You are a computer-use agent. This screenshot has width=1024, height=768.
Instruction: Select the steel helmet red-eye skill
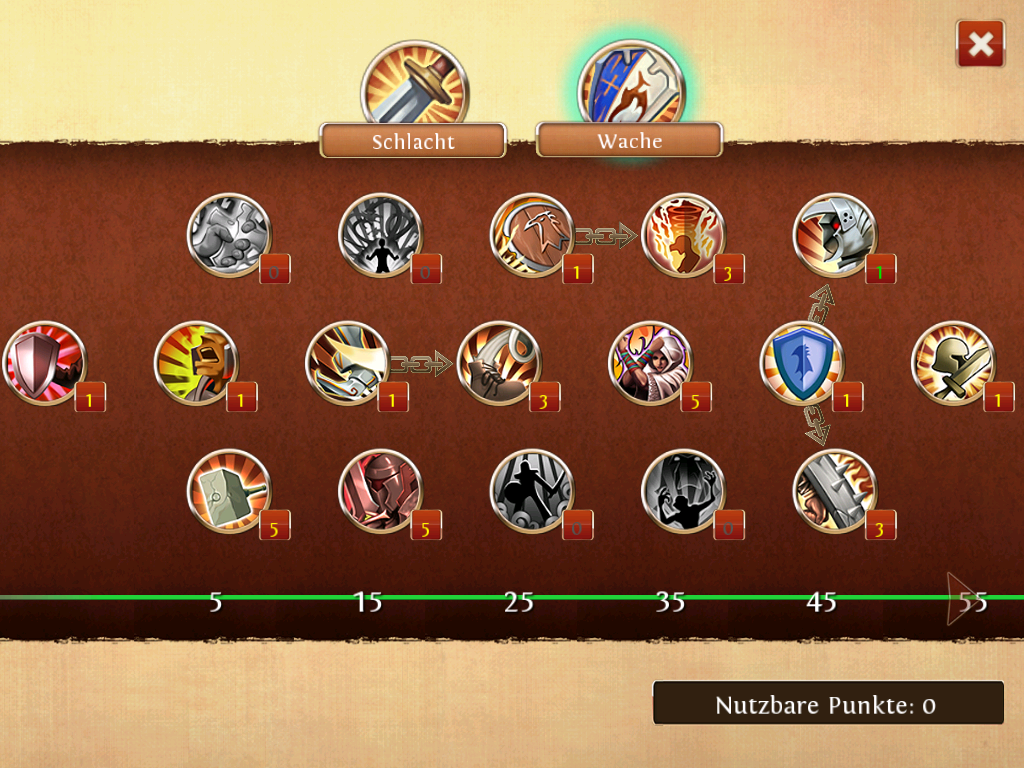[834, 235]
